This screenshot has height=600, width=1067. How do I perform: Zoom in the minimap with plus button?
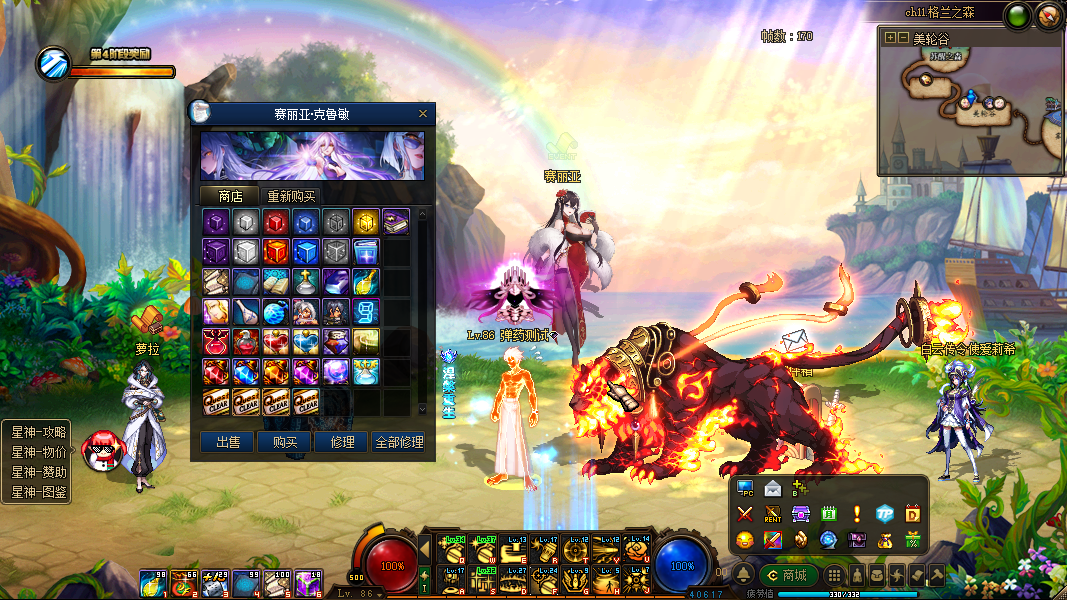point(890,38)
